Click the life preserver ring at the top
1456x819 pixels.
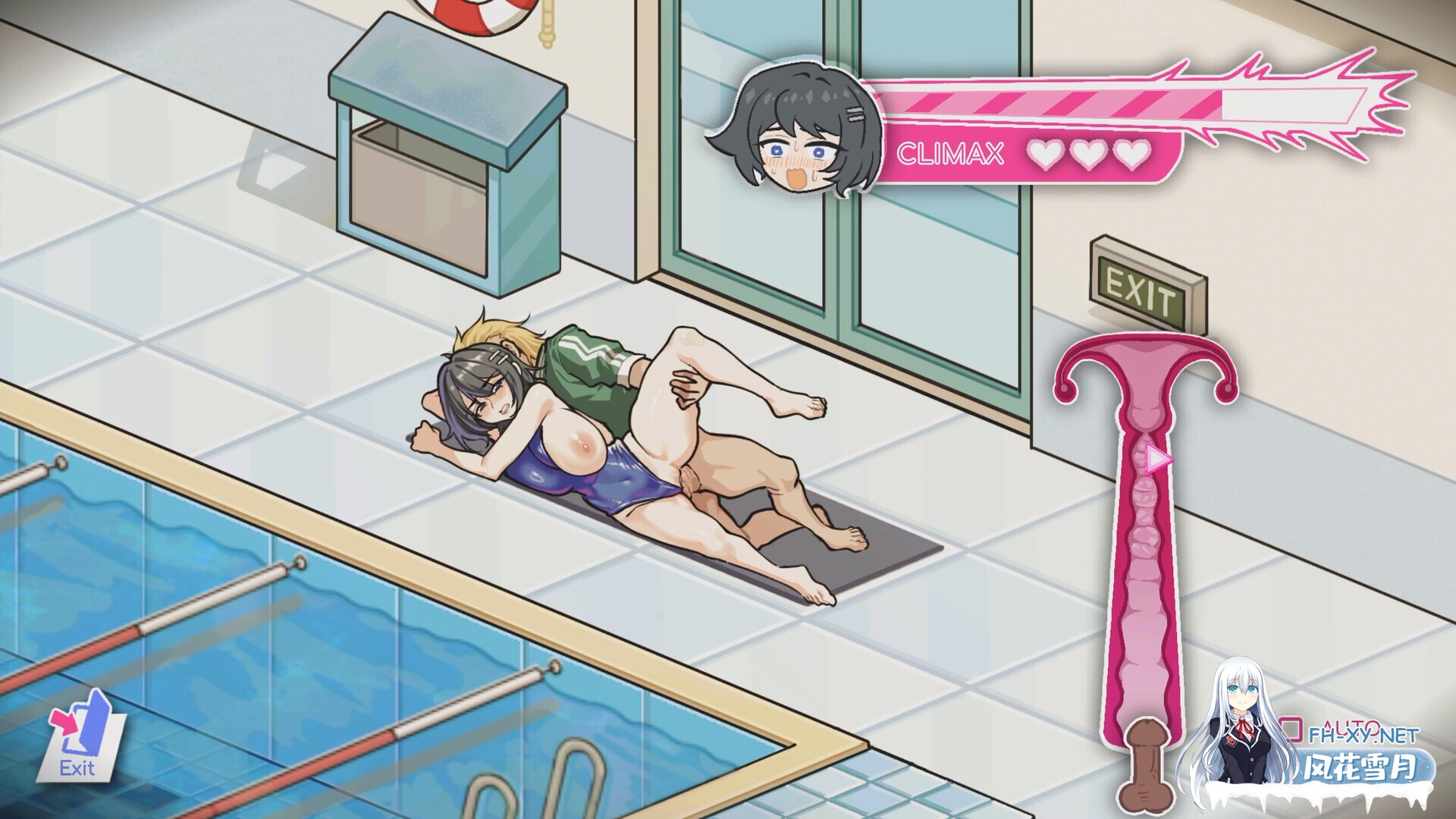474,15
